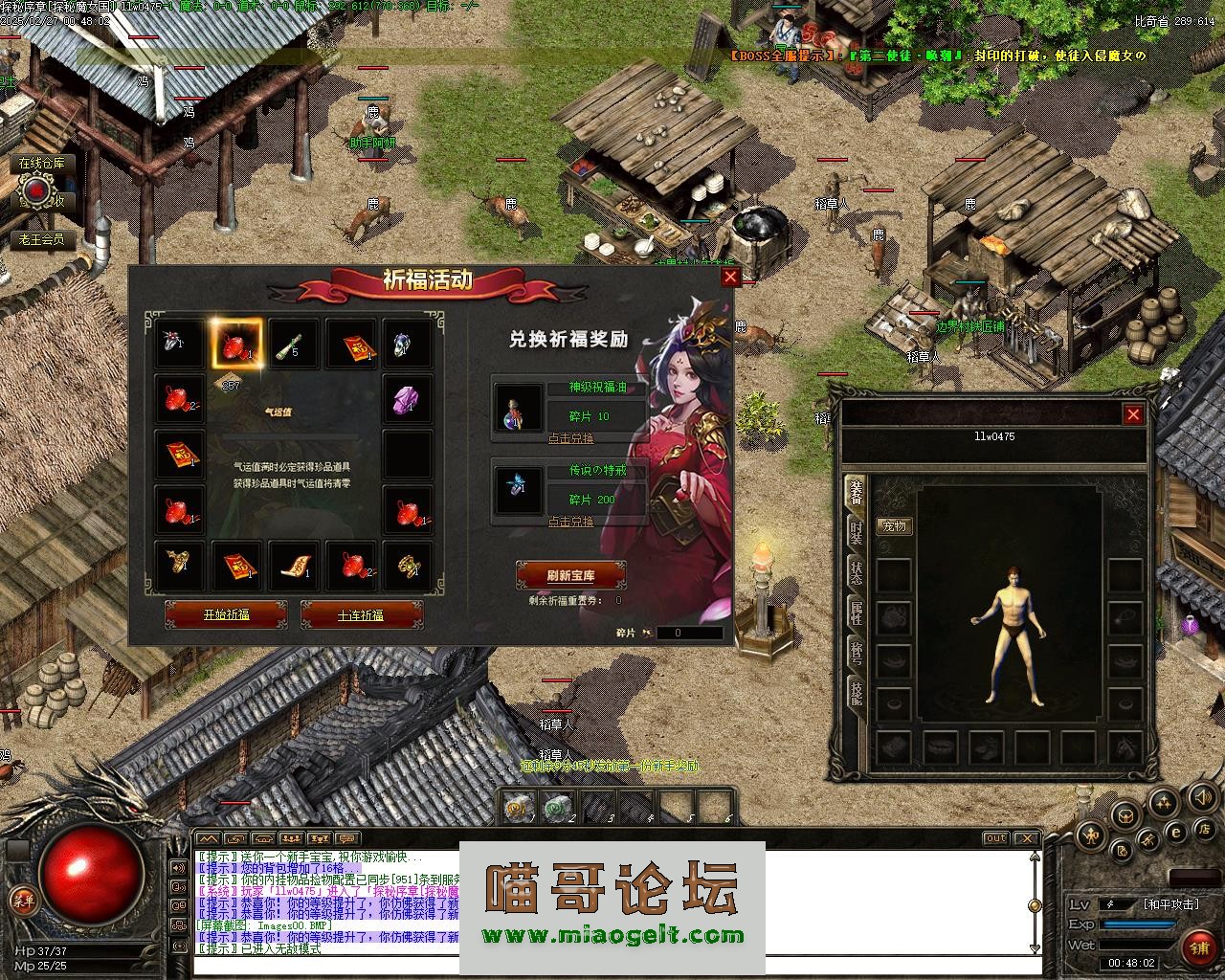
Task: Use the item in hotbar slot 1
Action: point(518,809)
